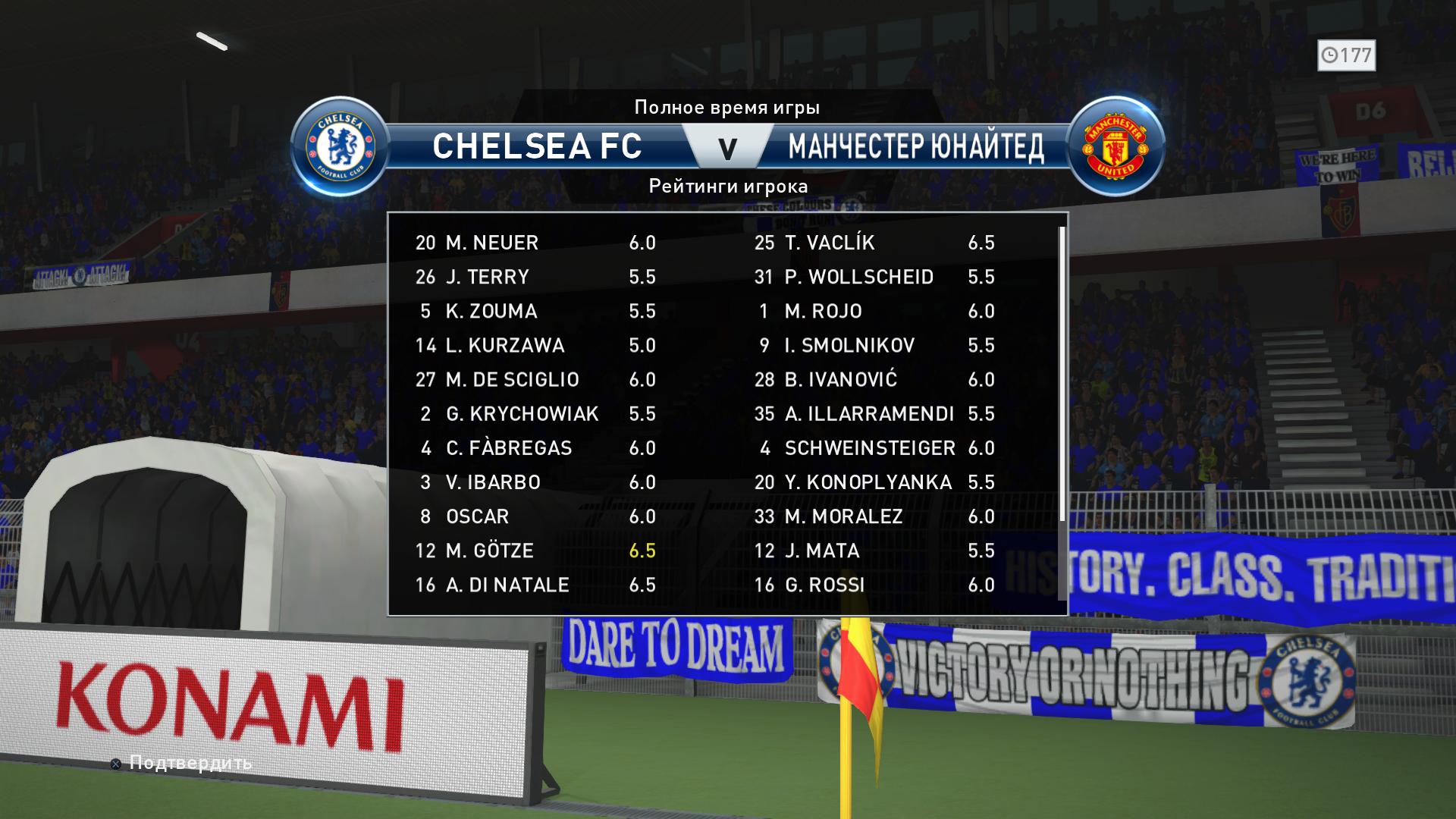Select G. Krychowiak's row
1456x819 pixels.
pyautogui.click(x=535, y=414)
